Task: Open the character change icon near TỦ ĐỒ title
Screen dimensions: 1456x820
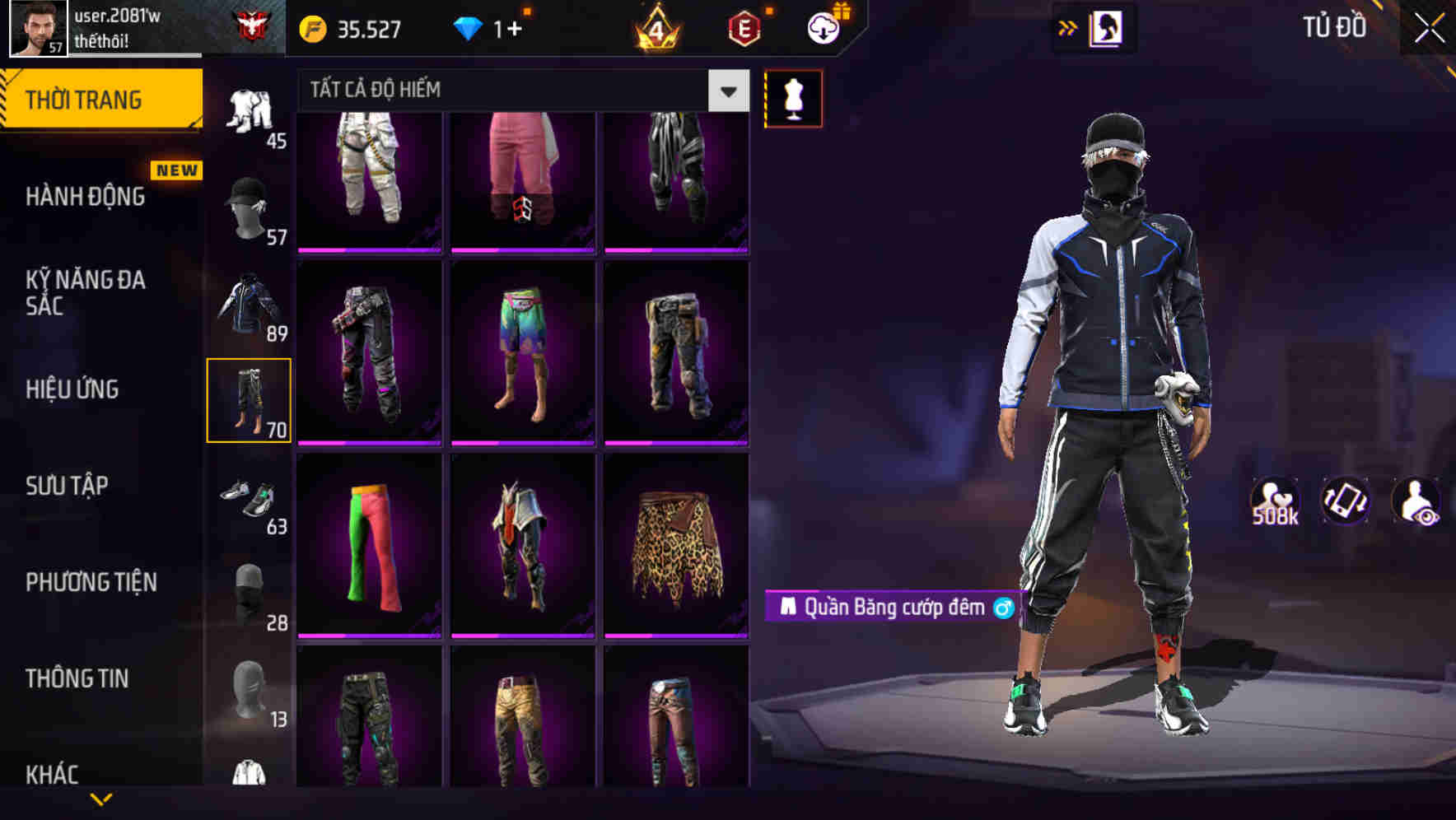Action: 1105,26
